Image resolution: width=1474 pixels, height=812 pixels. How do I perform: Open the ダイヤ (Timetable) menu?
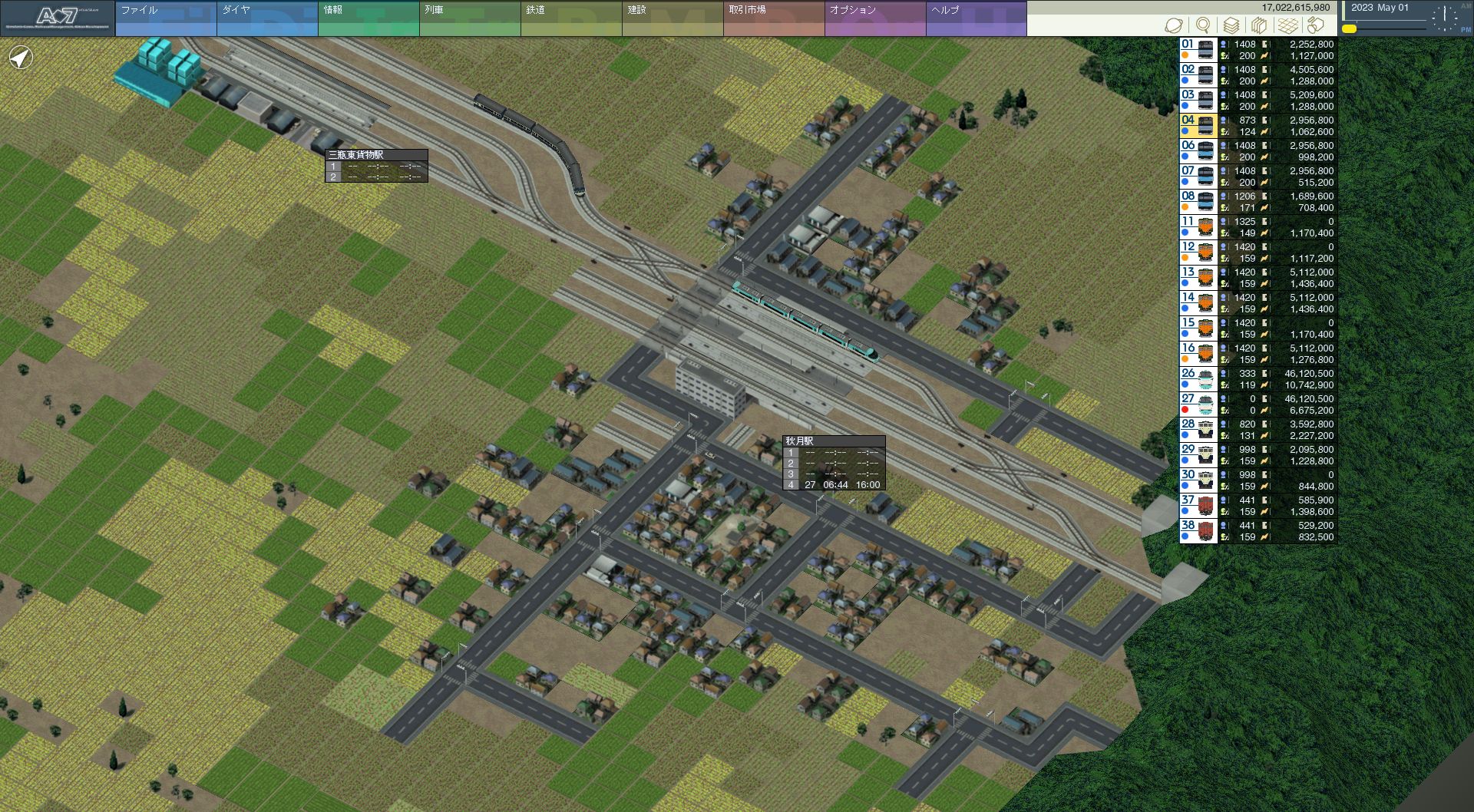point(266,18)
